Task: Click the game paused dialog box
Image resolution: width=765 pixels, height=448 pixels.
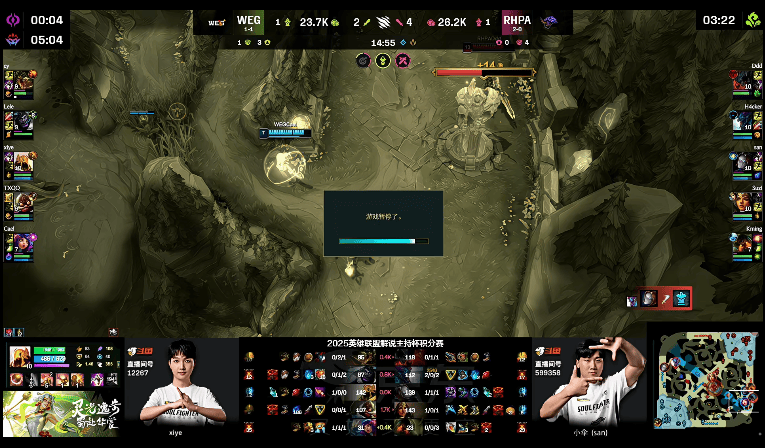Action: coord(383,222)
